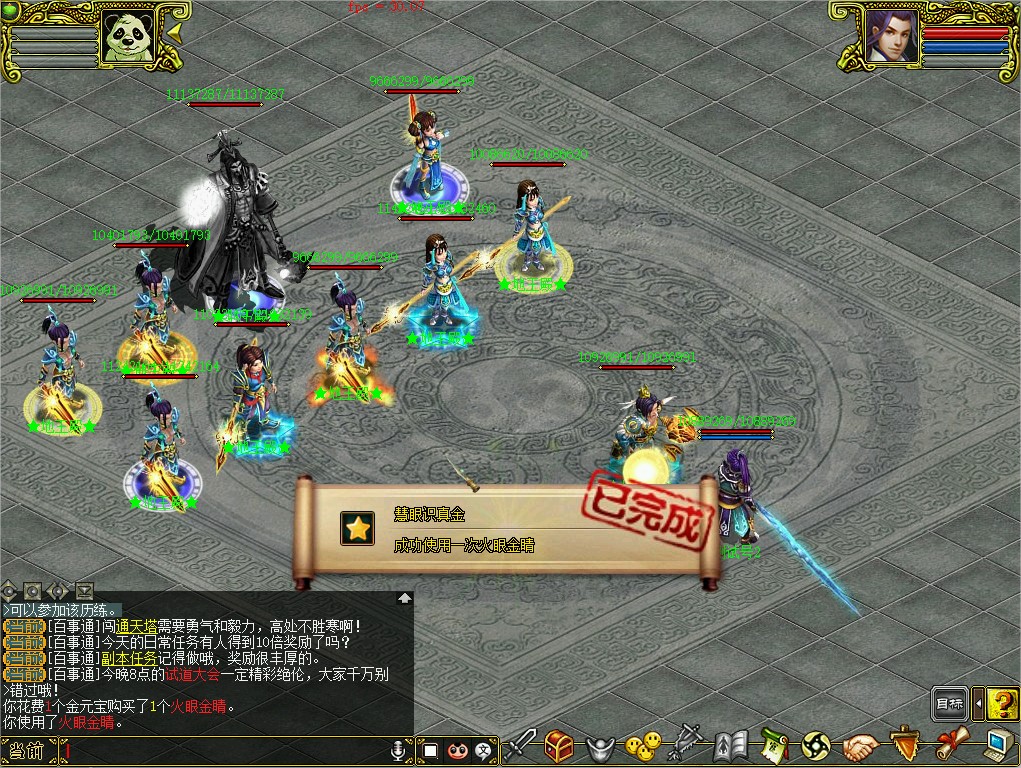Open the yellow smiley faces friends icon
Screen dimensions: 1021x768
pos(643,745)
